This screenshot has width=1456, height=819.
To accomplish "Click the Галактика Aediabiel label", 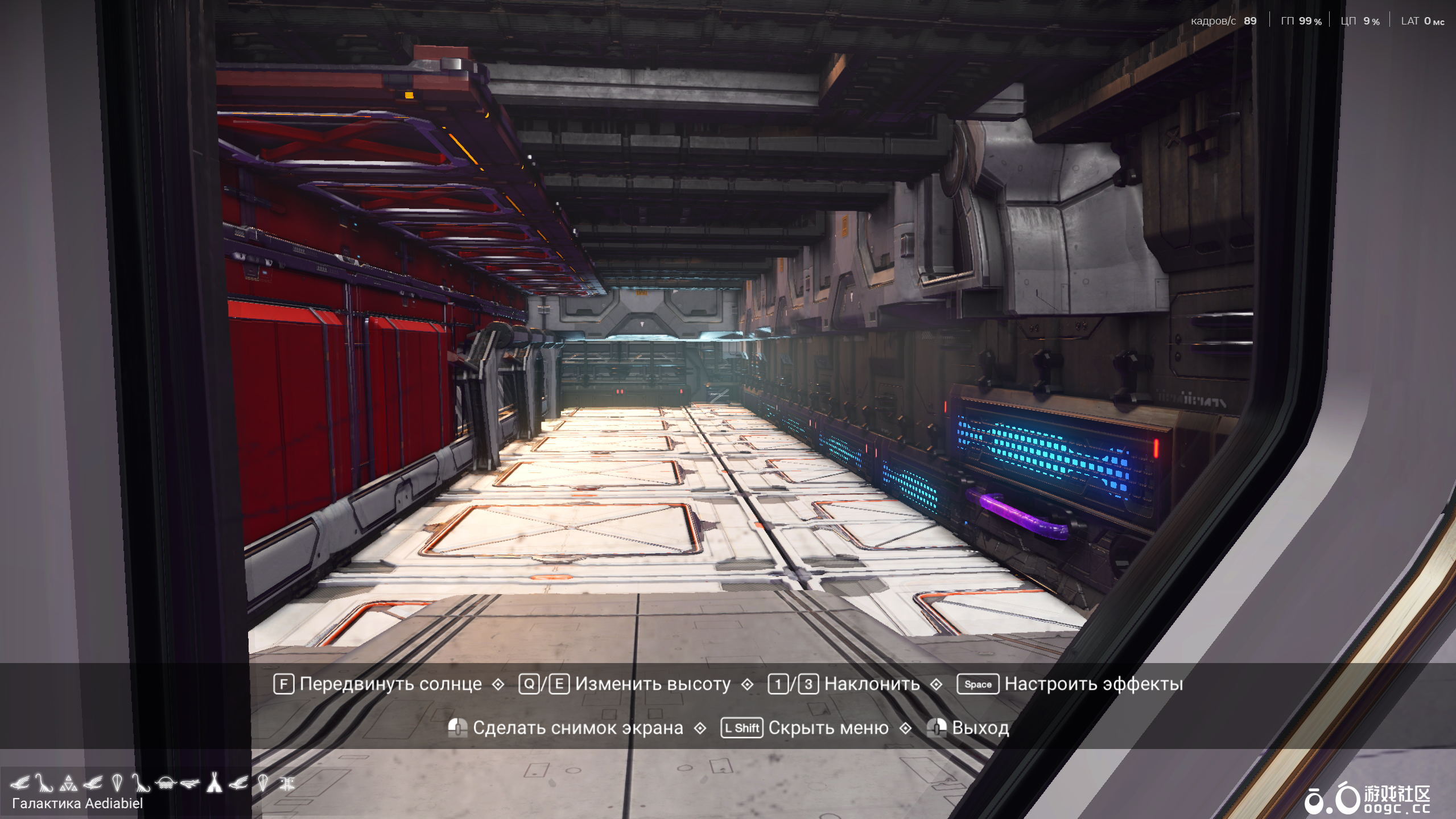I will 79,804.
